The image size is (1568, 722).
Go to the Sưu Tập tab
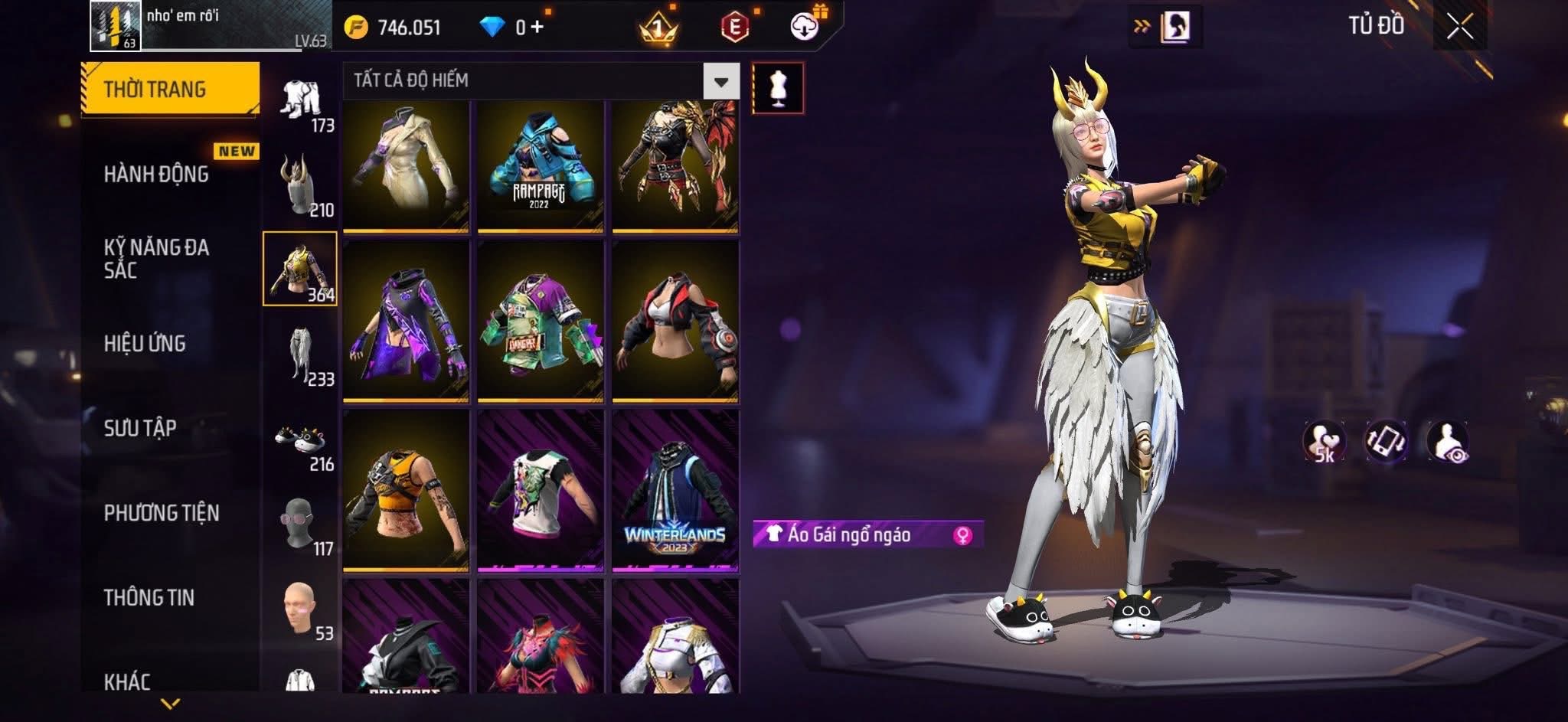141,428
